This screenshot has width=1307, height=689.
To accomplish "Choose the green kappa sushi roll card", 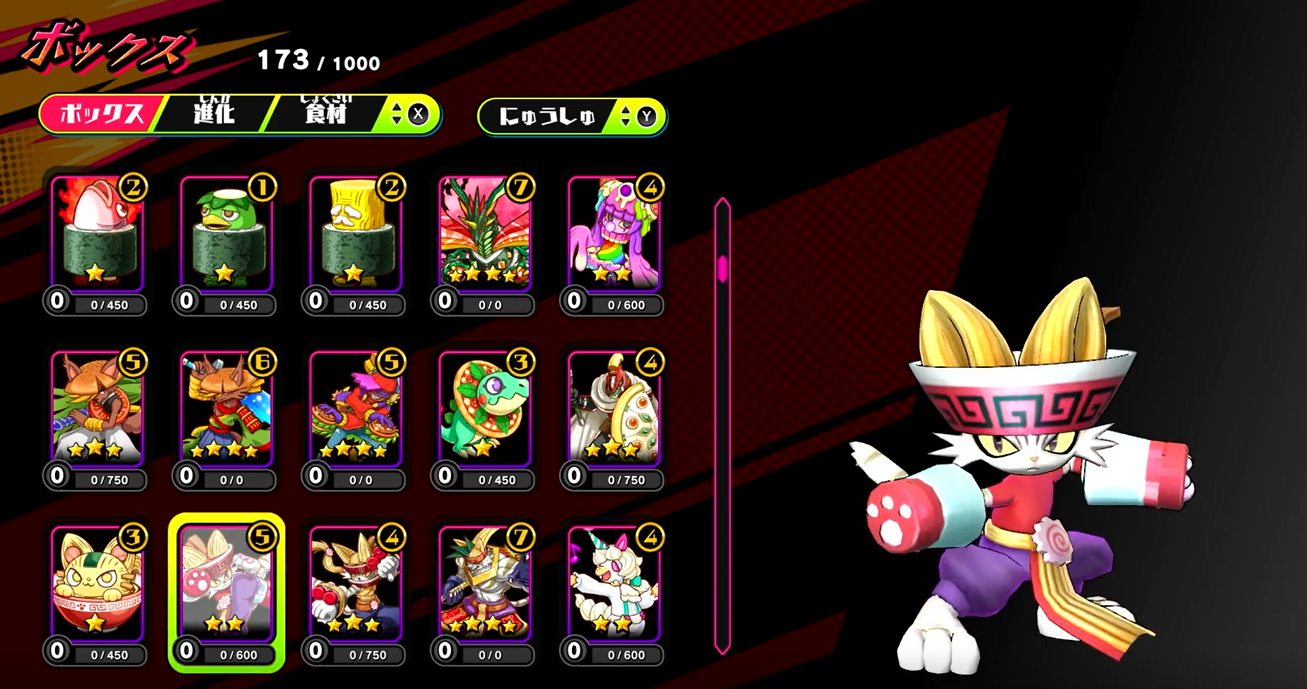I will (226, 235).
